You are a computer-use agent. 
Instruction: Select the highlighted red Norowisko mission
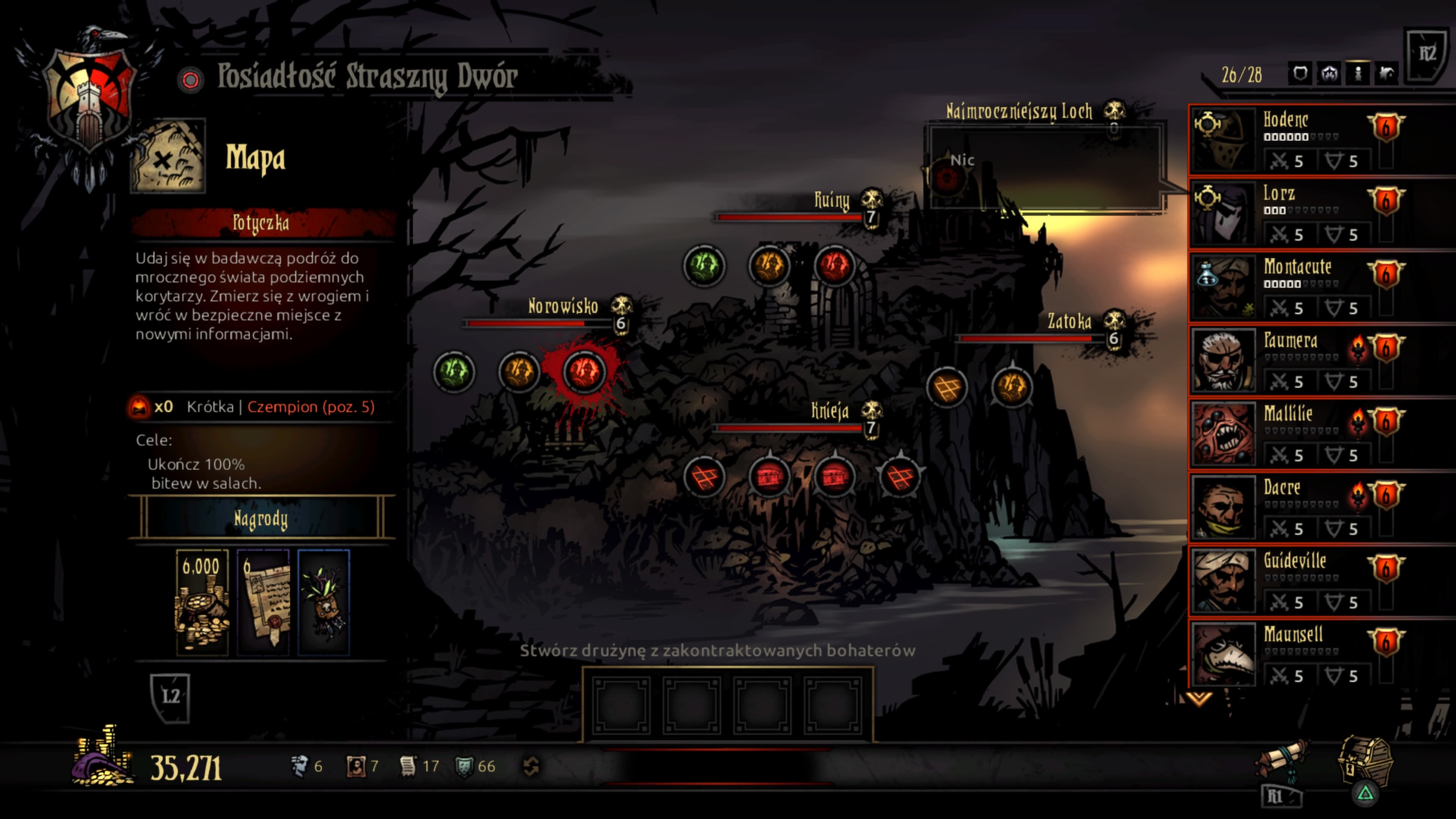584,371
